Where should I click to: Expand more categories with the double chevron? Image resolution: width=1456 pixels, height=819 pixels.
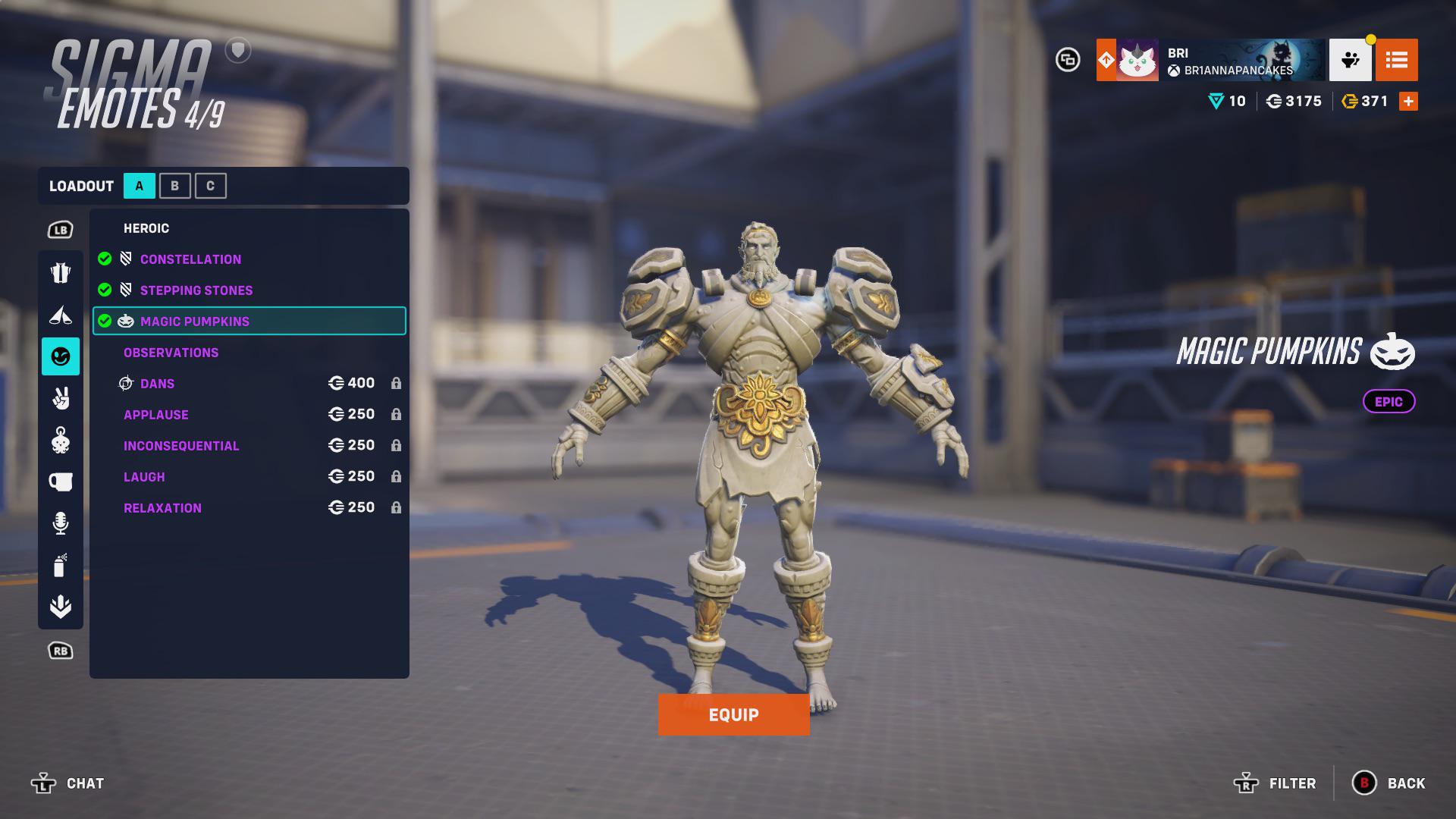coord(61,607)
